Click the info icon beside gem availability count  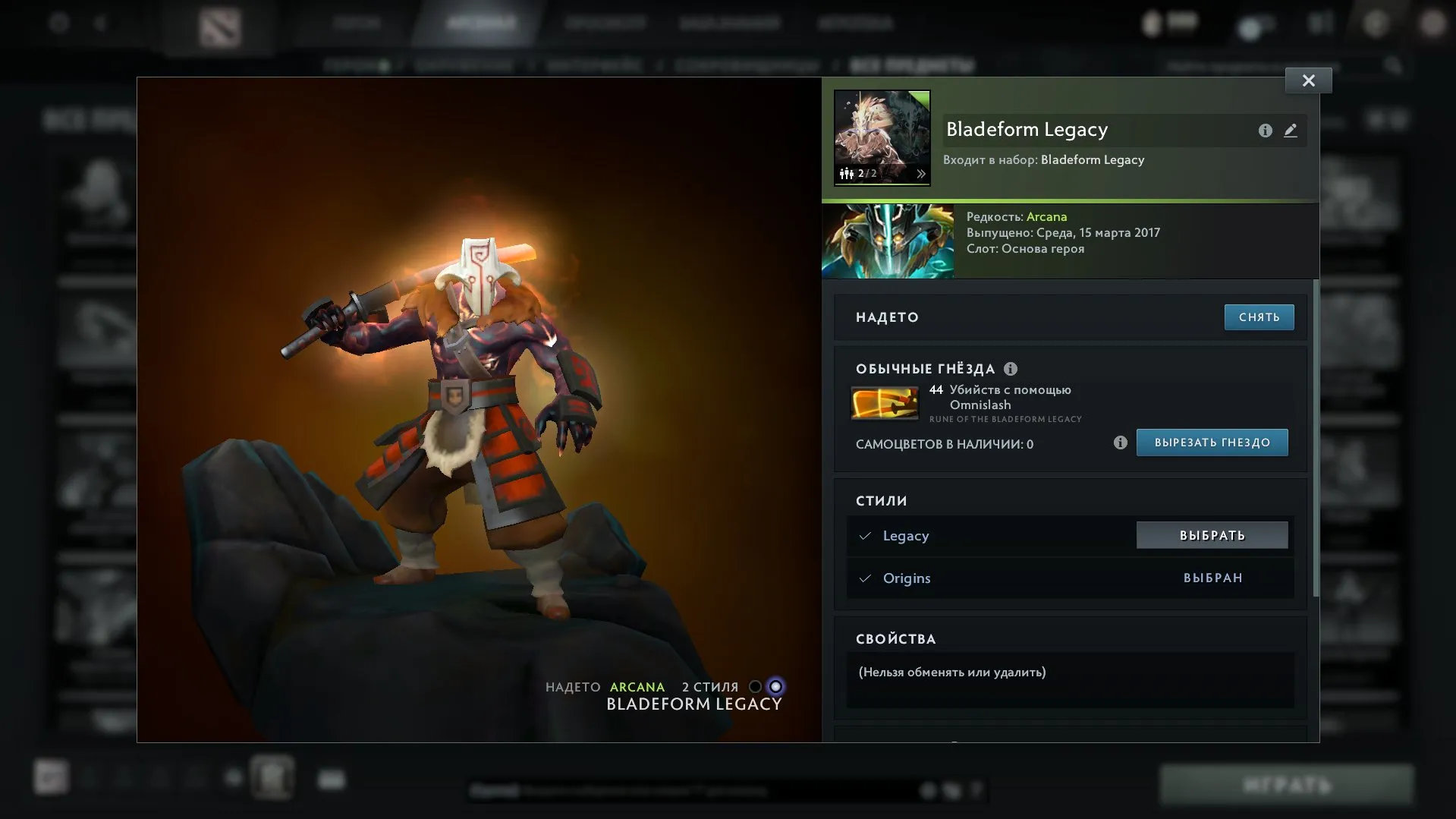[x=1121, y=443]
